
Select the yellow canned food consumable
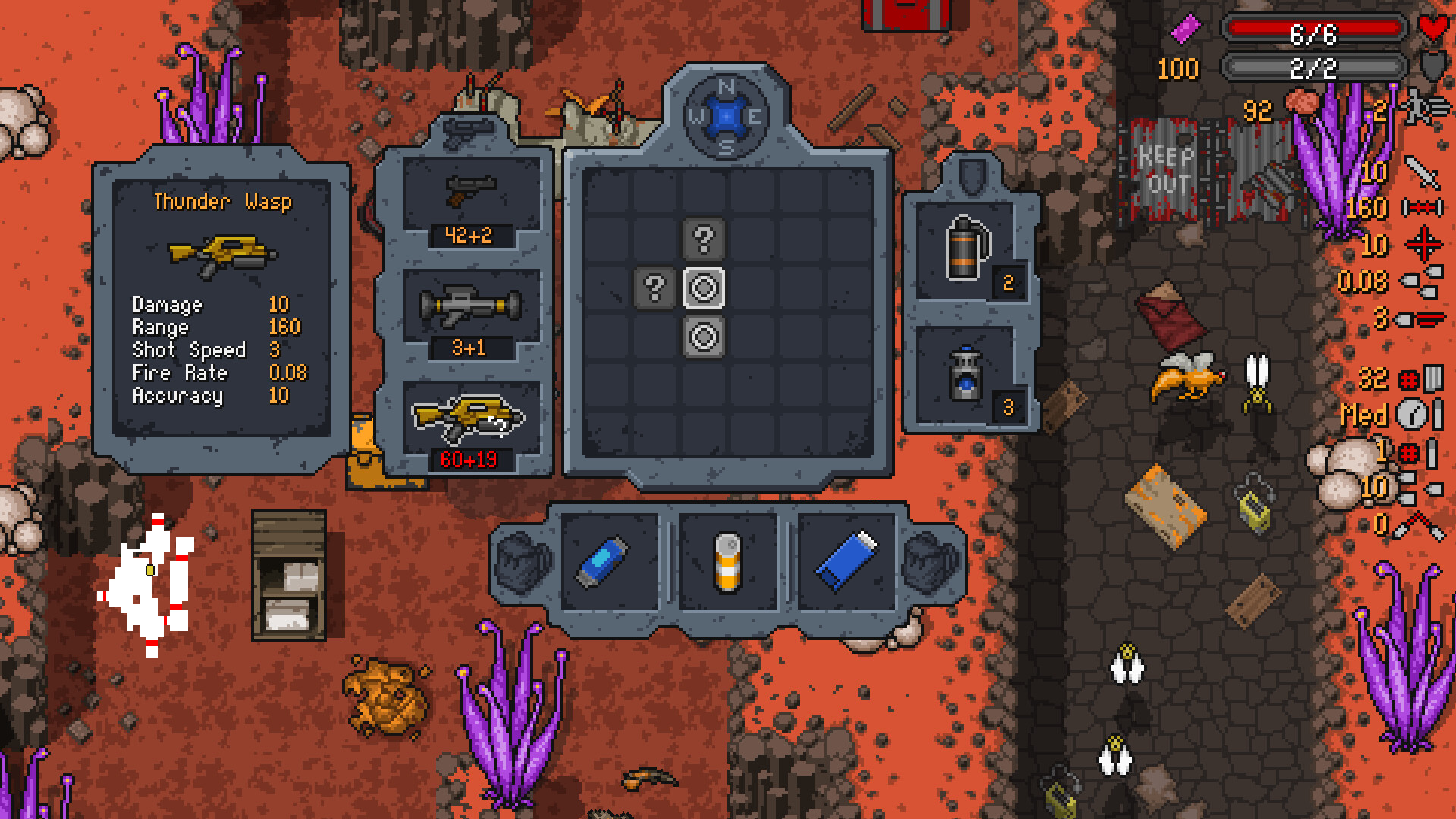728,561
